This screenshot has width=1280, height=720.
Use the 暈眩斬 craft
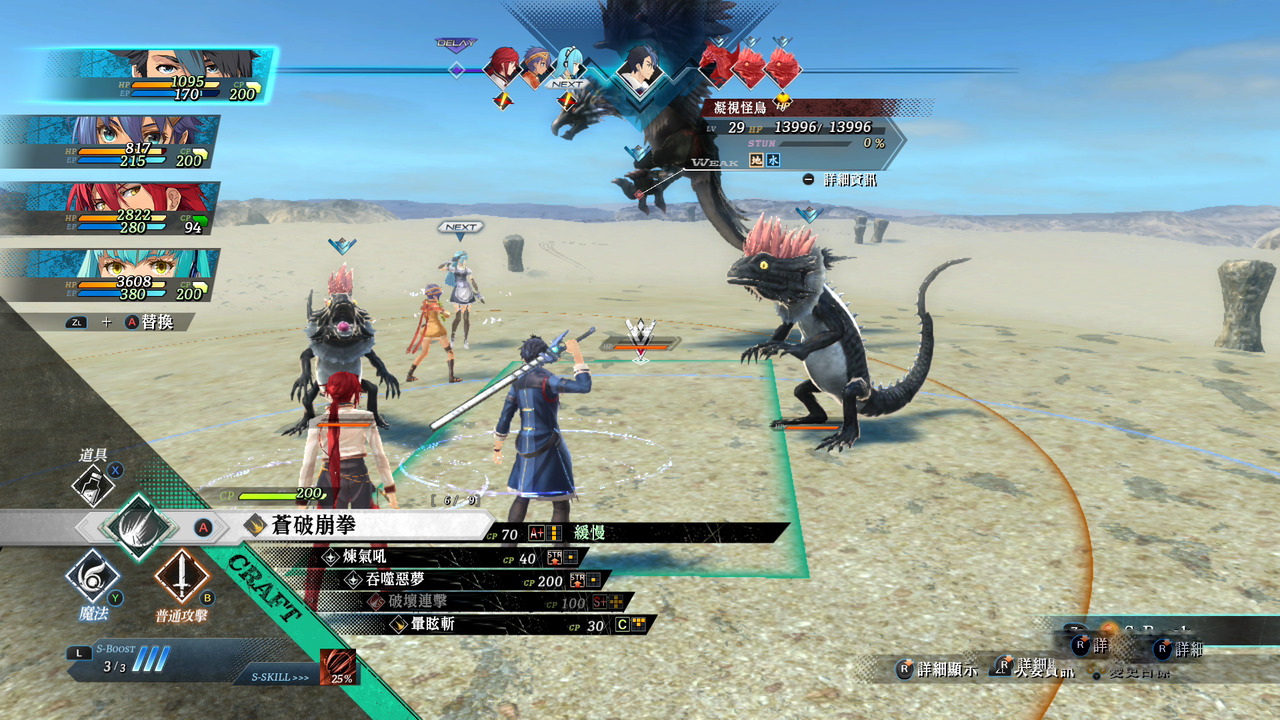(x=432, y=624)
